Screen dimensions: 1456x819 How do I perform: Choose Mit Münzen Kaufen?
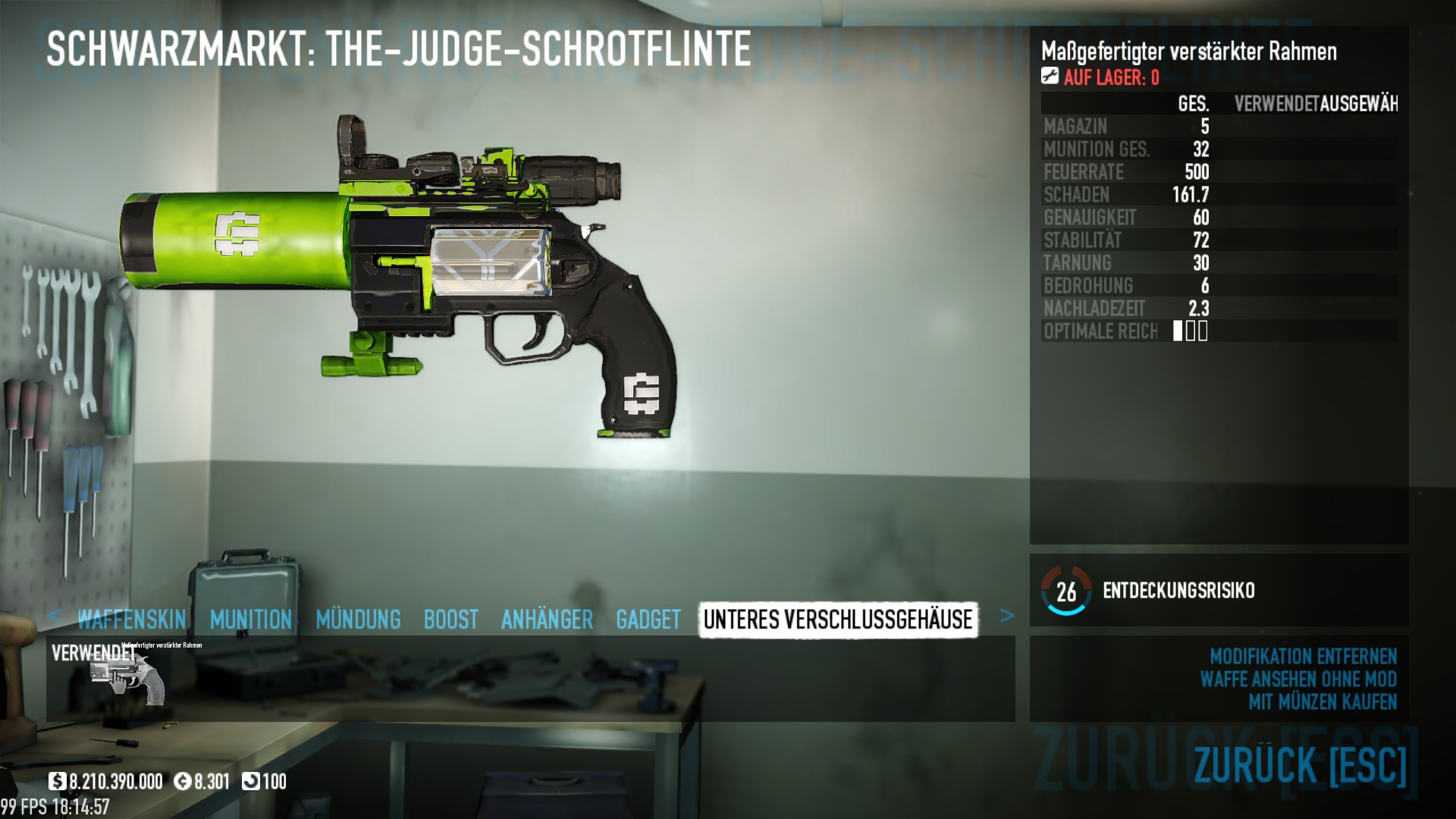point(1323,701)
